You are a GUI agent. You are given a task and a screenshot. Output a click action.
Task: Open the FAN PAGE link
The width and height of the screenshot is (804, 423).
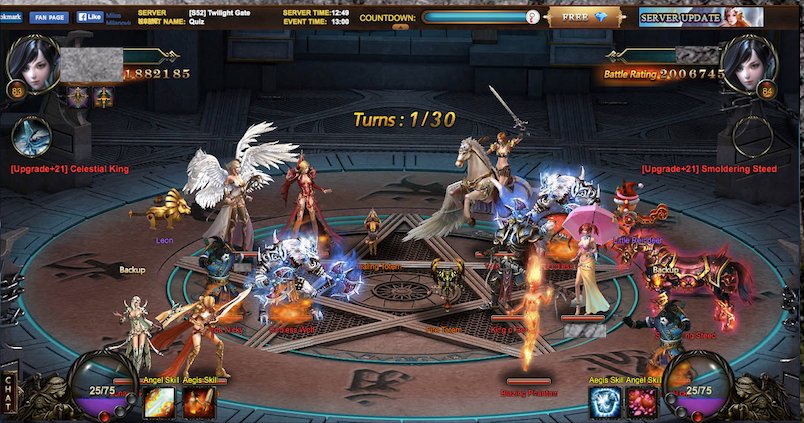pyautogui.click(x=49, y=17)
